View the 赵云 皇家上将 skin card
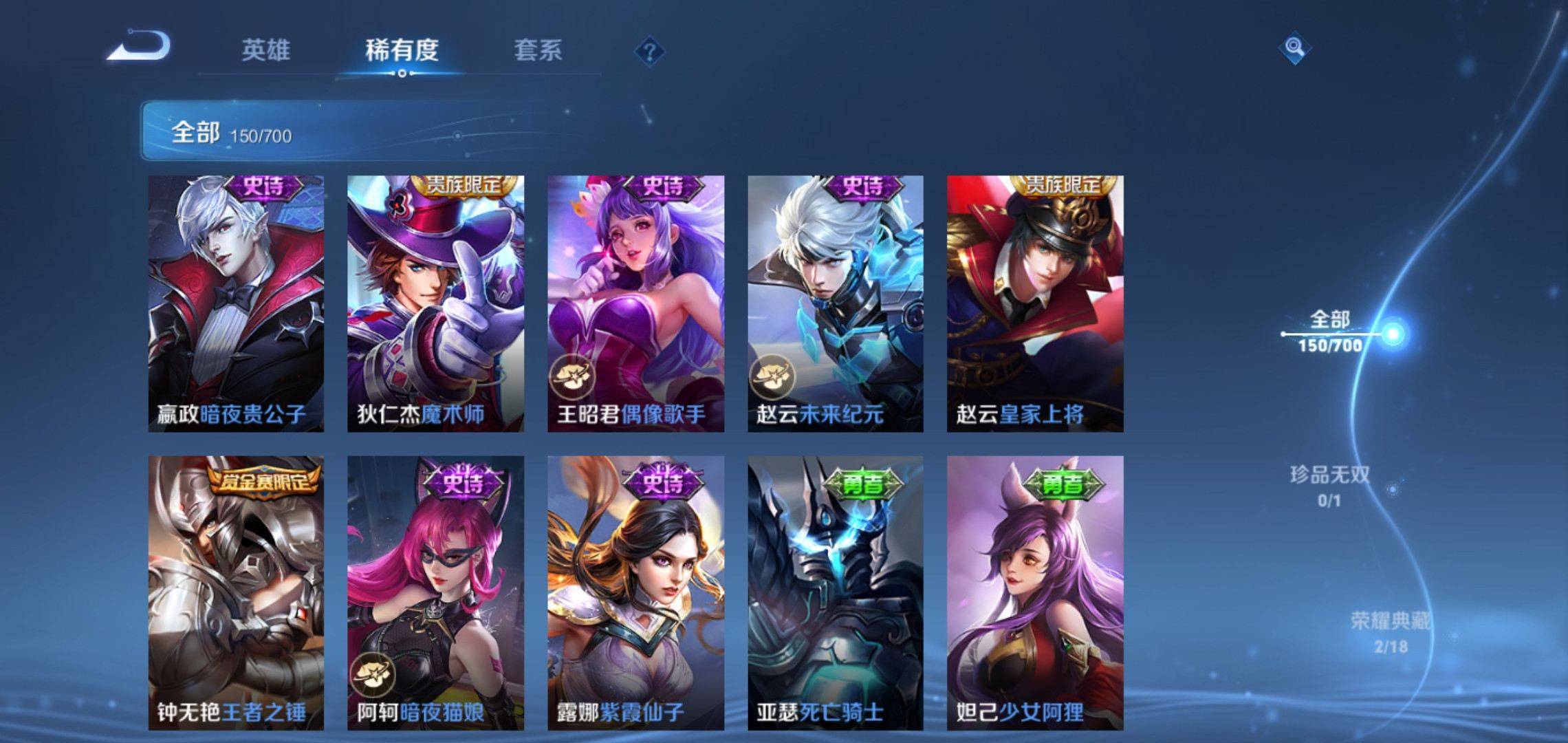 [x=1035, y=303]
